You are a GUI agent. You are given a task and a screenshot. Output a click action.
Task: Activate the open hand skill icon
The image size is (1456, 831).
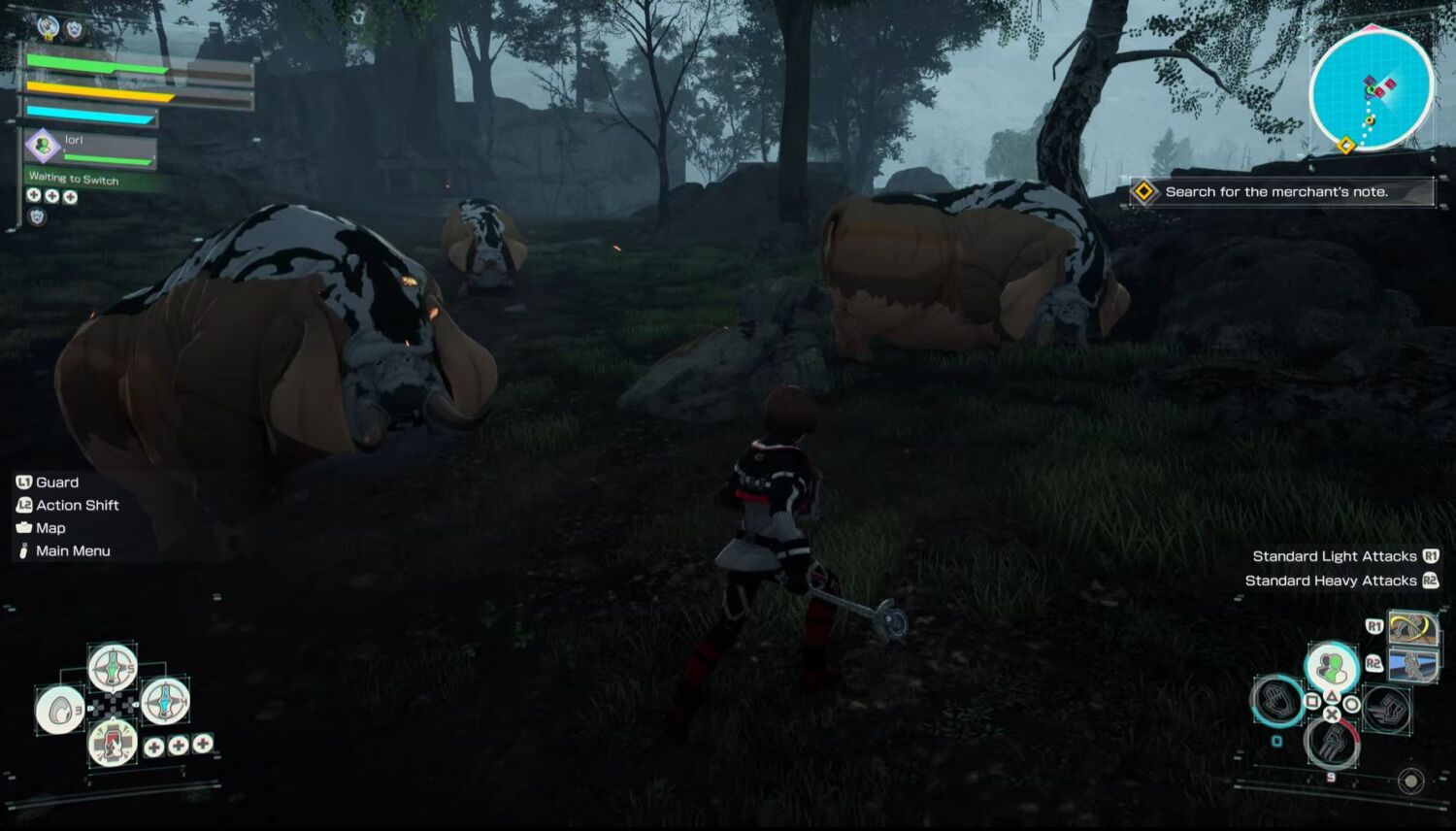(x=1276, y=701)
